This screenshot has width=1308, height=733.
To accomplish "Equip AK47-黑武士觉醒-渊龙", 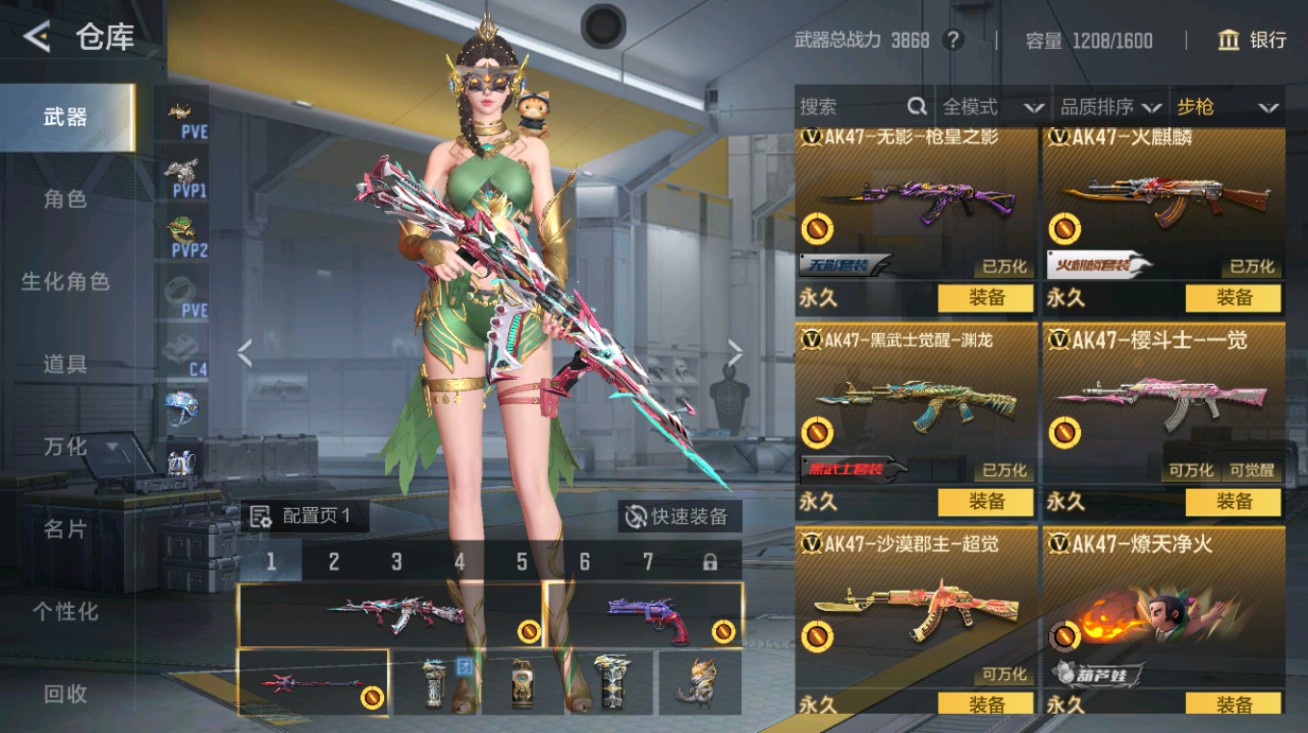I will click(985, 501).
